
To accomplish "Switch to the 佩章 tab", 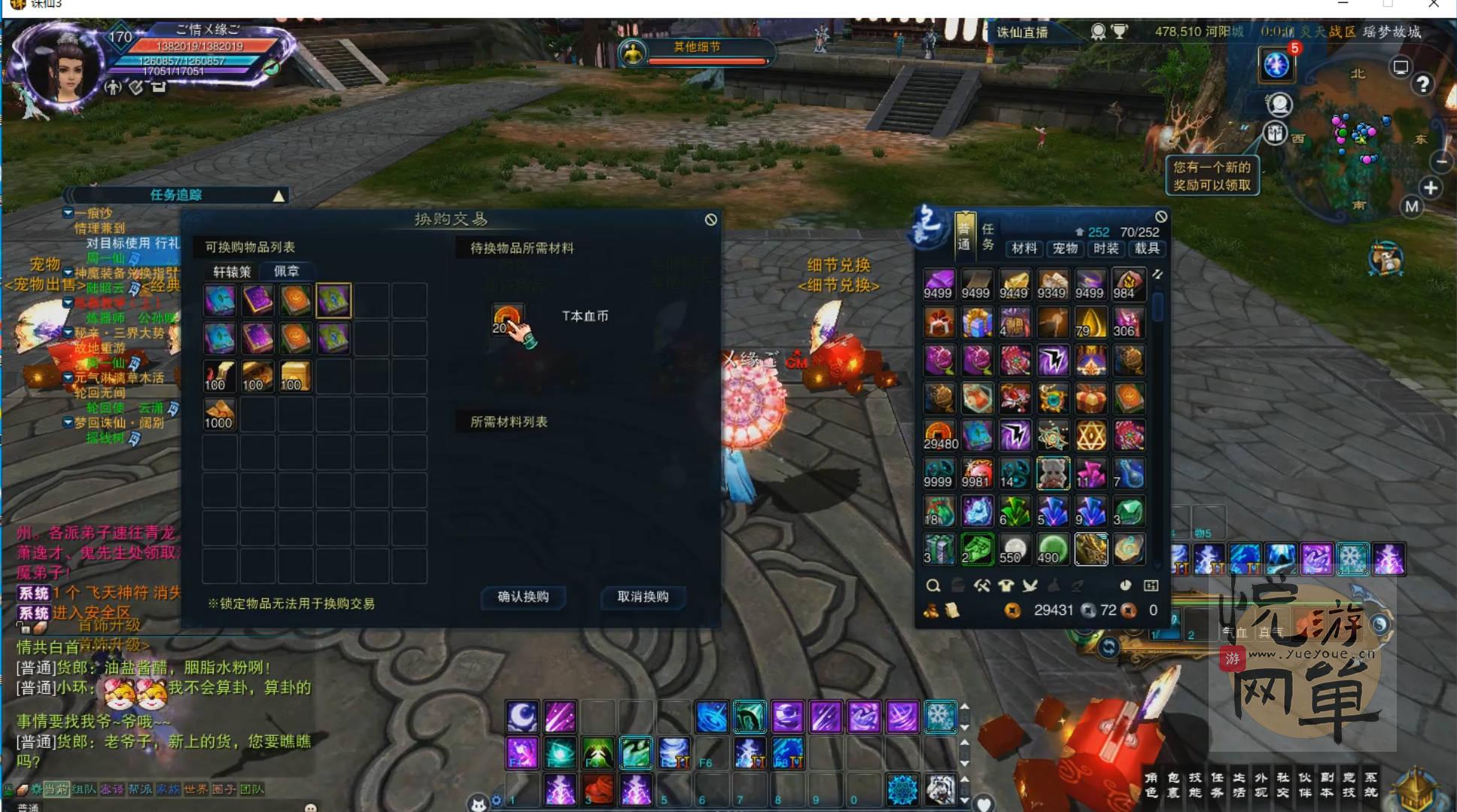I will [x=287, y=271].
